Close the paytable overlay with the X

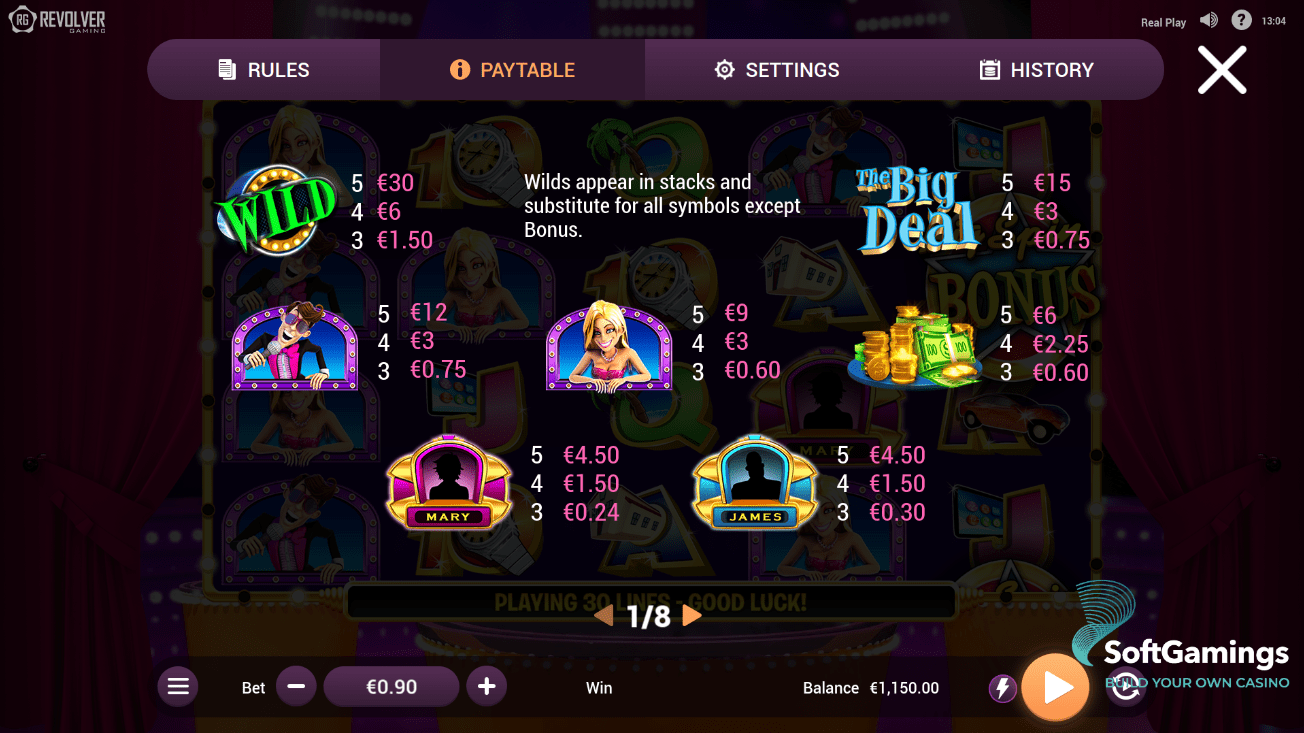coord(1222,70)
